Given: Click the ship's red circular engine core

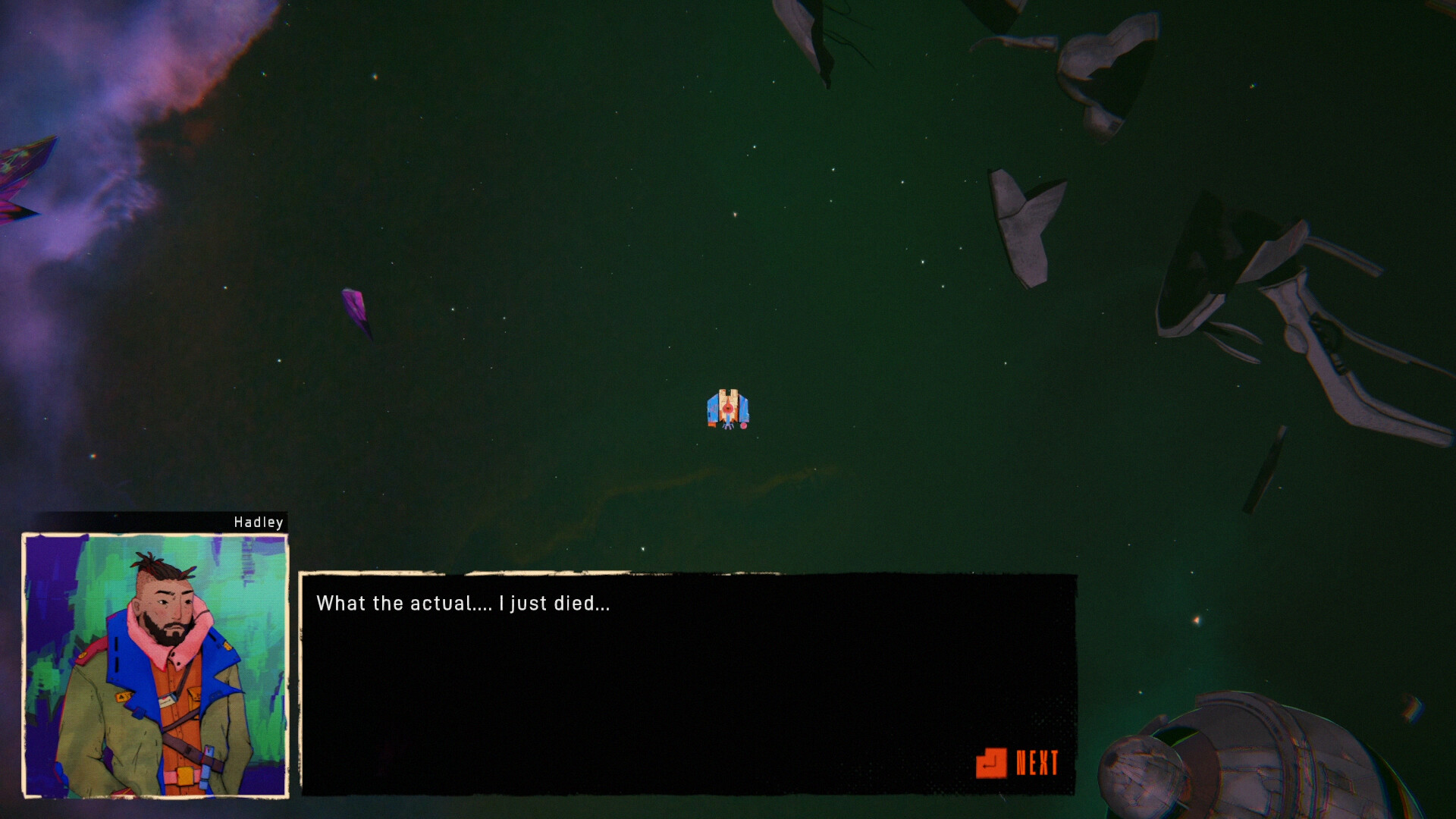Looking at the screenshot, I should coord(728,408).
